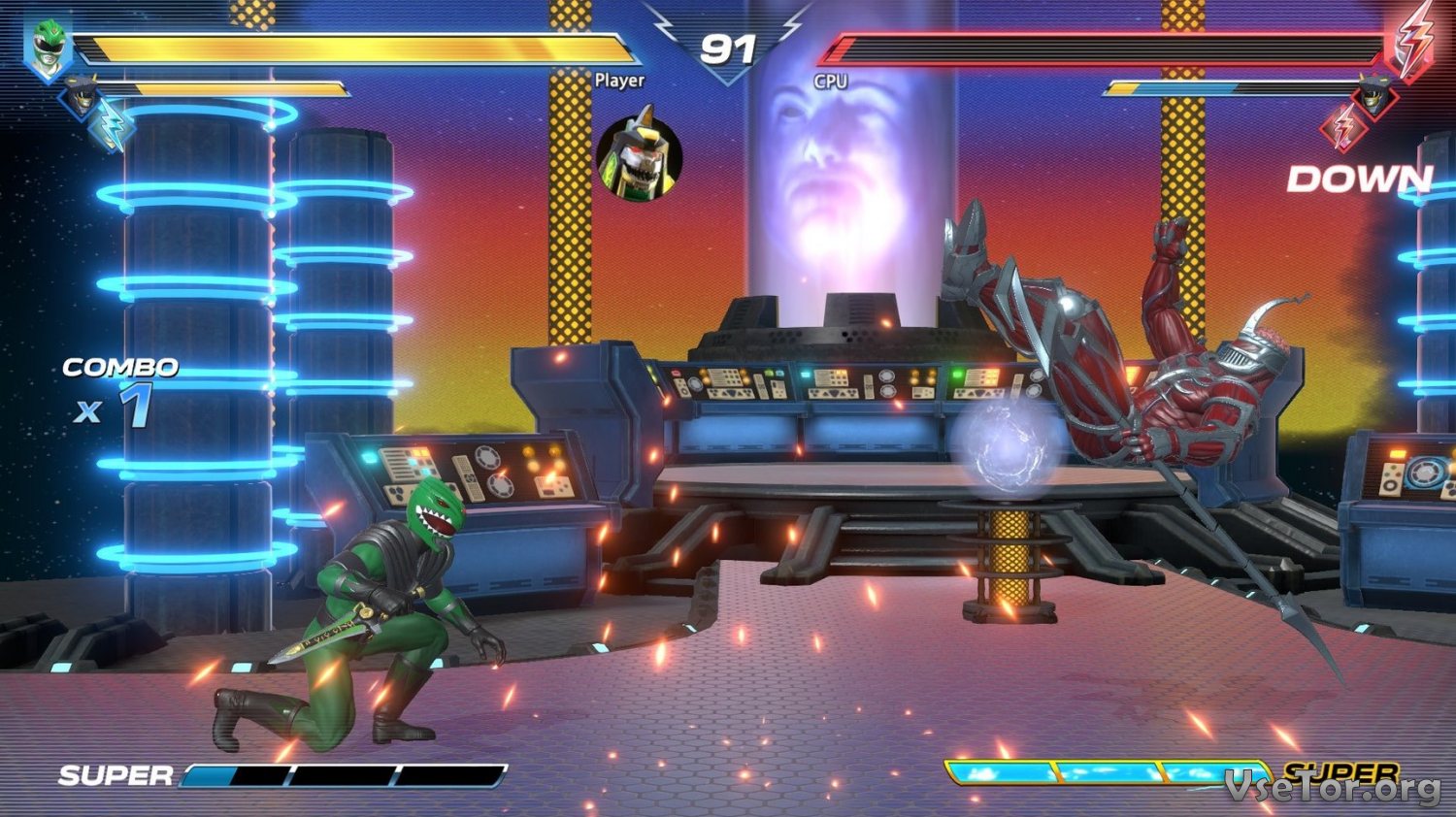Click the CPU's pink lightning assist icon

(1345, 126)
